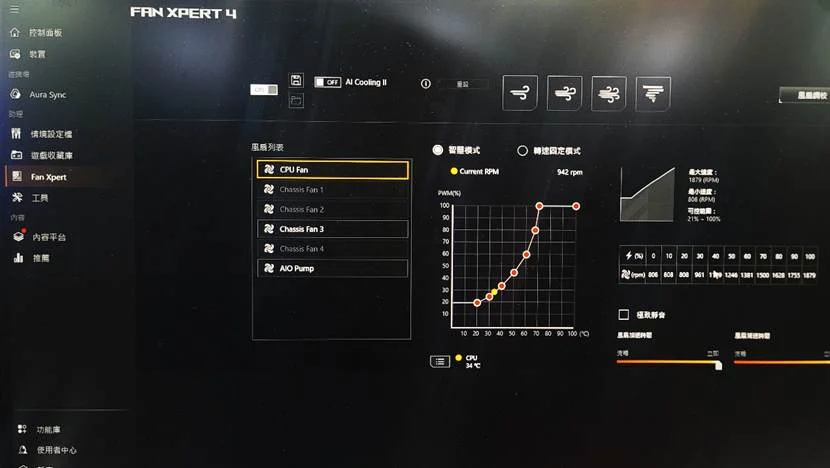This screenshot has height=468, width=830.
Task: Click the save profile floppy disk icon
Action: point(296,80)
